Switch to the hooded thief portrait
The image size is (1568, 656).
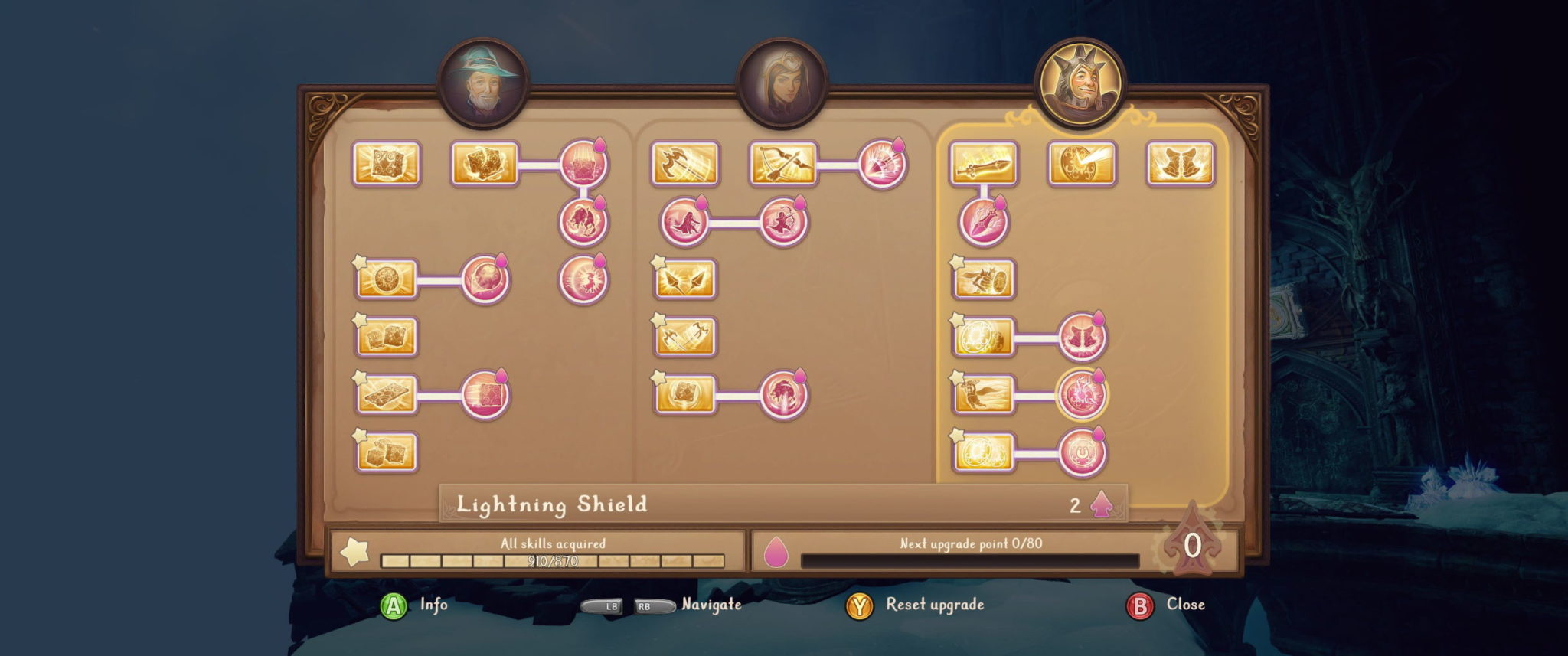pyautogui.click(x=781, y=83)
